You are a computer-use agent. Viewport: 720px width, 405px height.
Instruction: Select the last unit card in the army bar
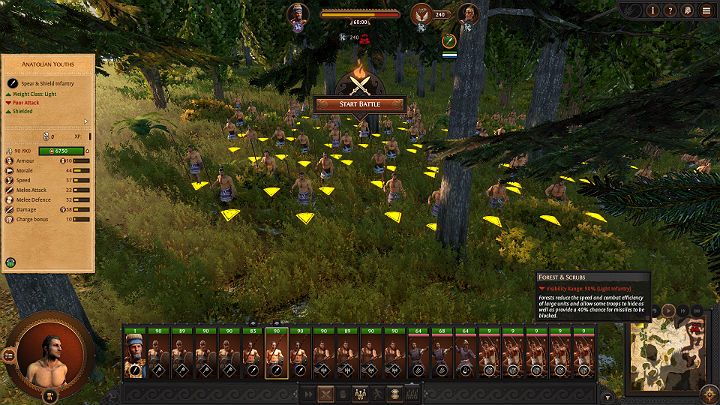[610, 357]
